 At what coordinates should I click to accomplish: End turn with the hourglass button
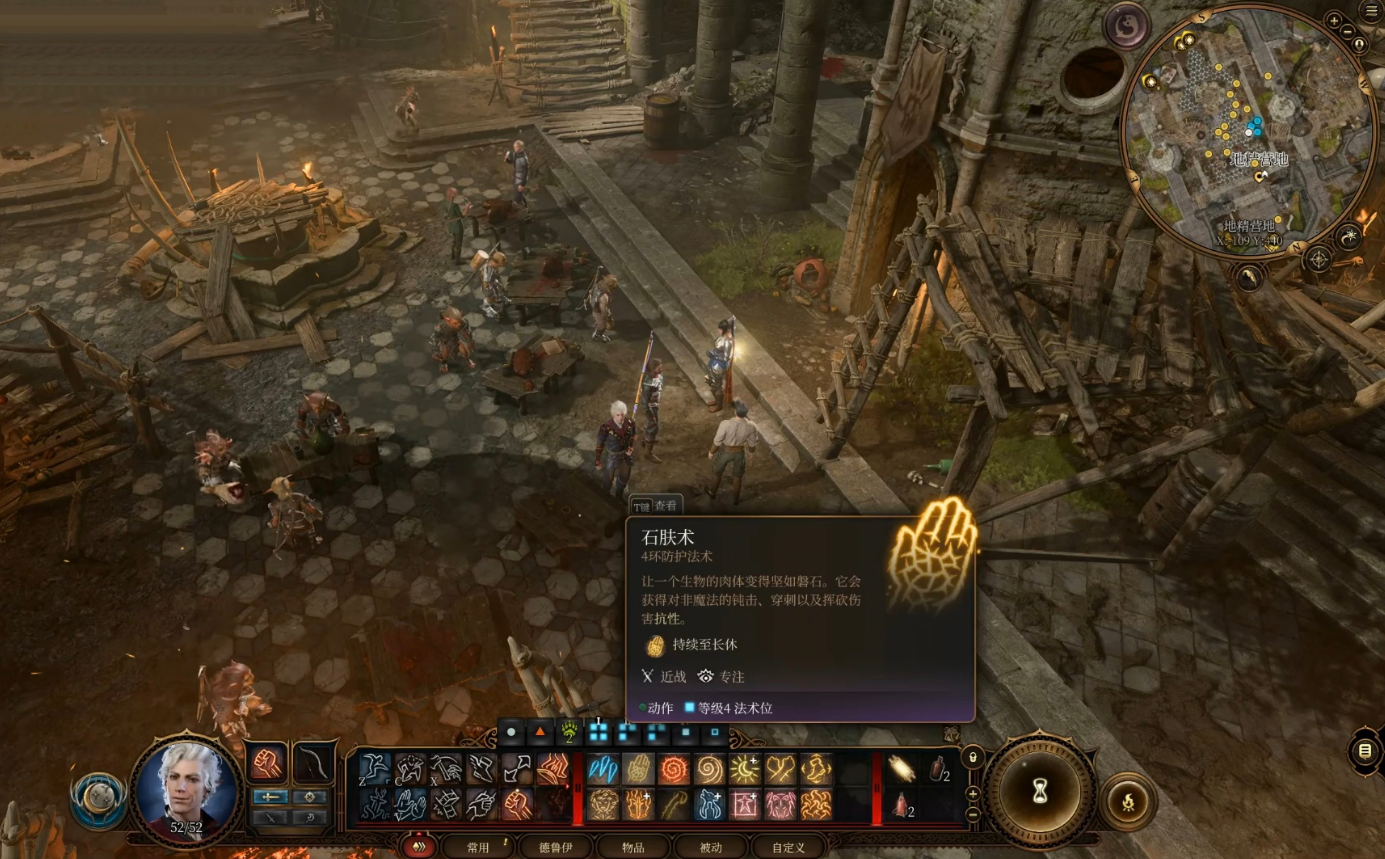[1041, 792]
